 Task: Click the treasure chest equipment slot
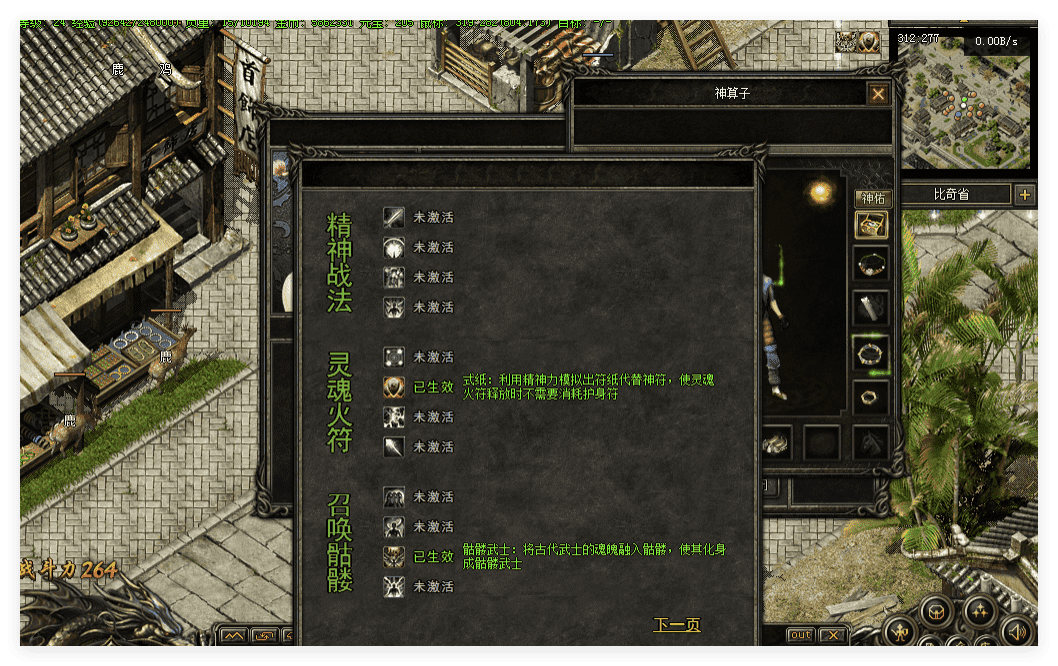tap(871, 225)
